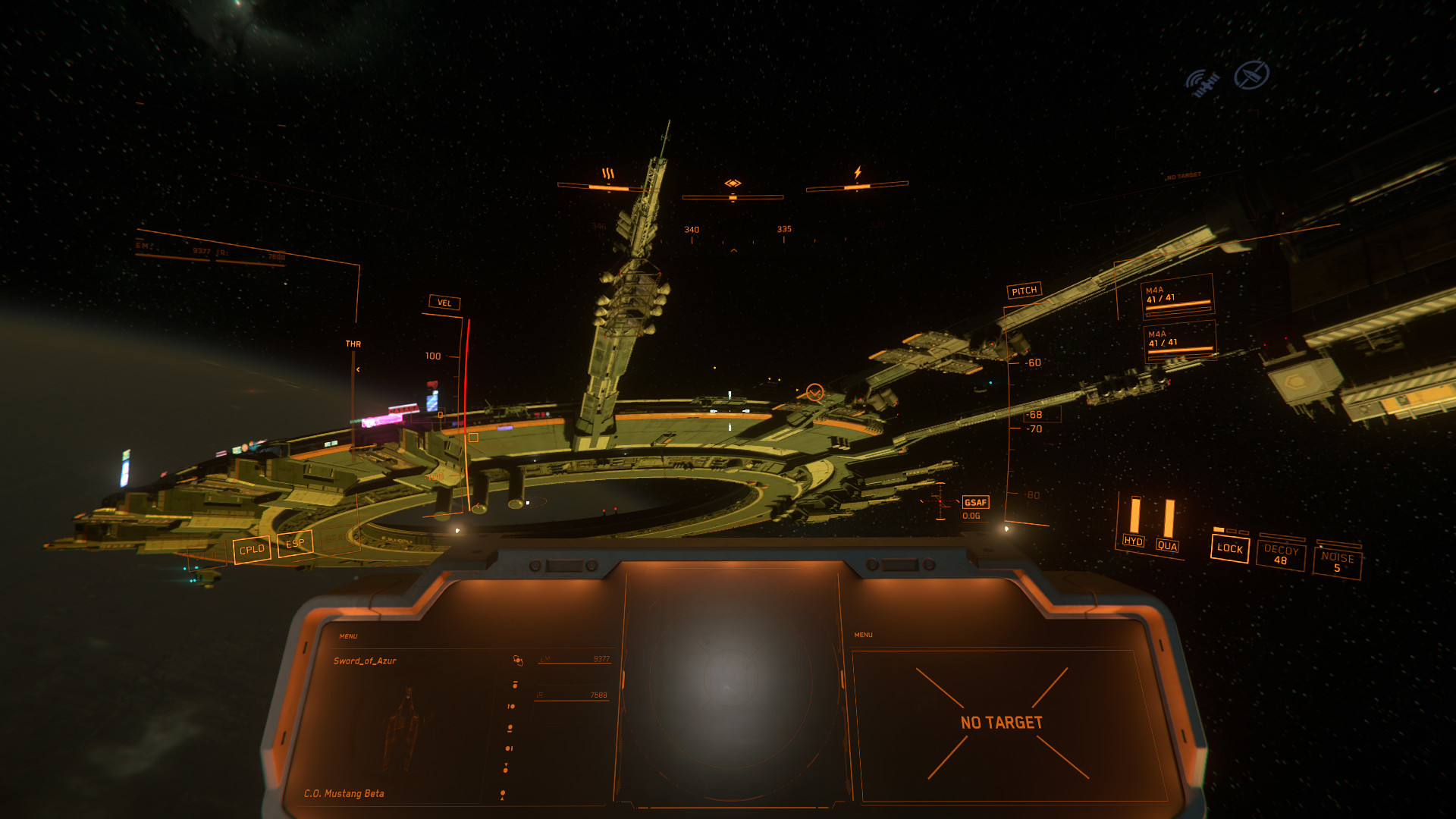Select the lightning bolt power icon
The width and height of the screenshot is (1456, 819).
(858, 172)
